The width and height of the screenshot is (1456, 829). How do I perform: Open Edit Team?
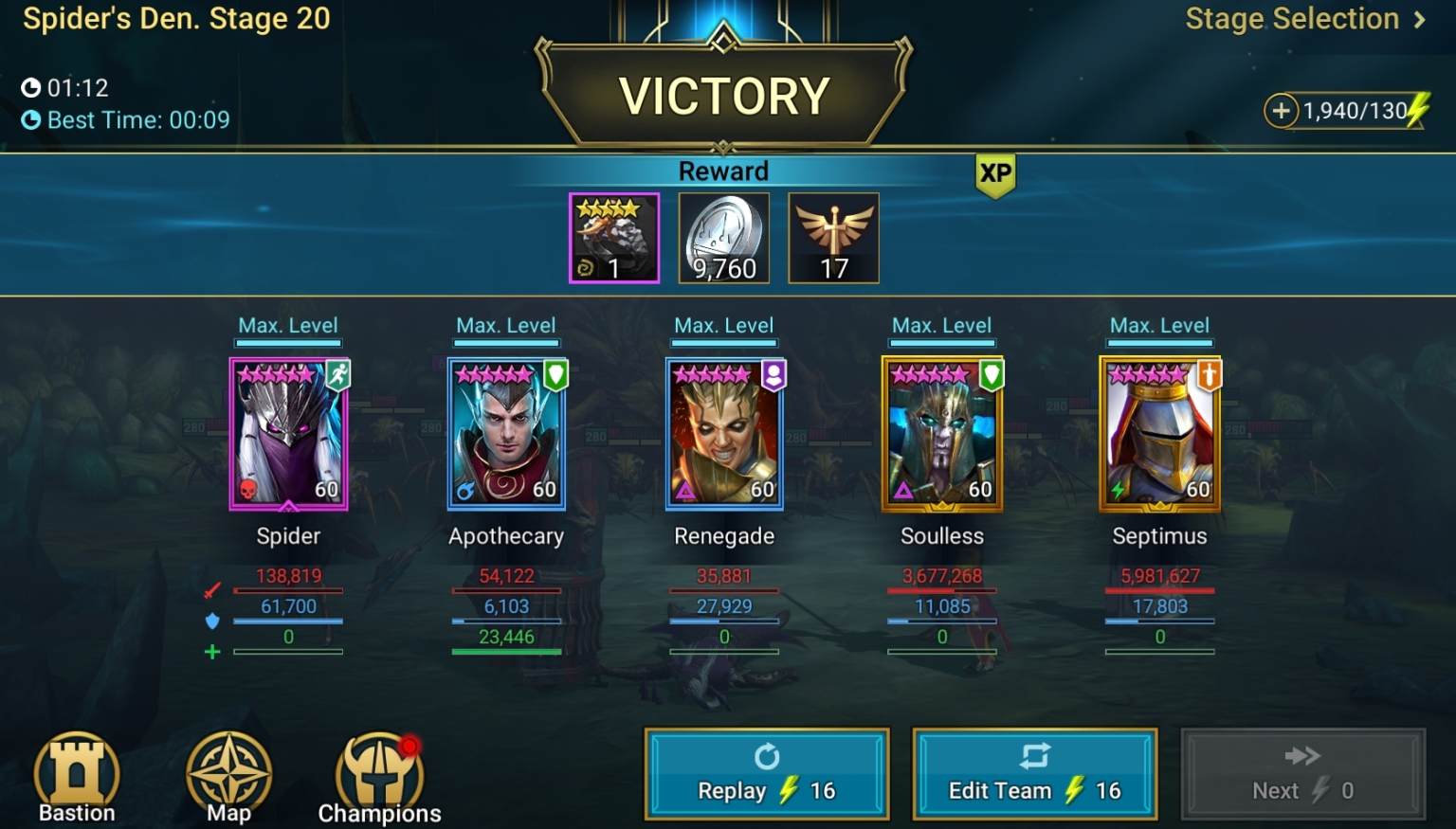1033,773
